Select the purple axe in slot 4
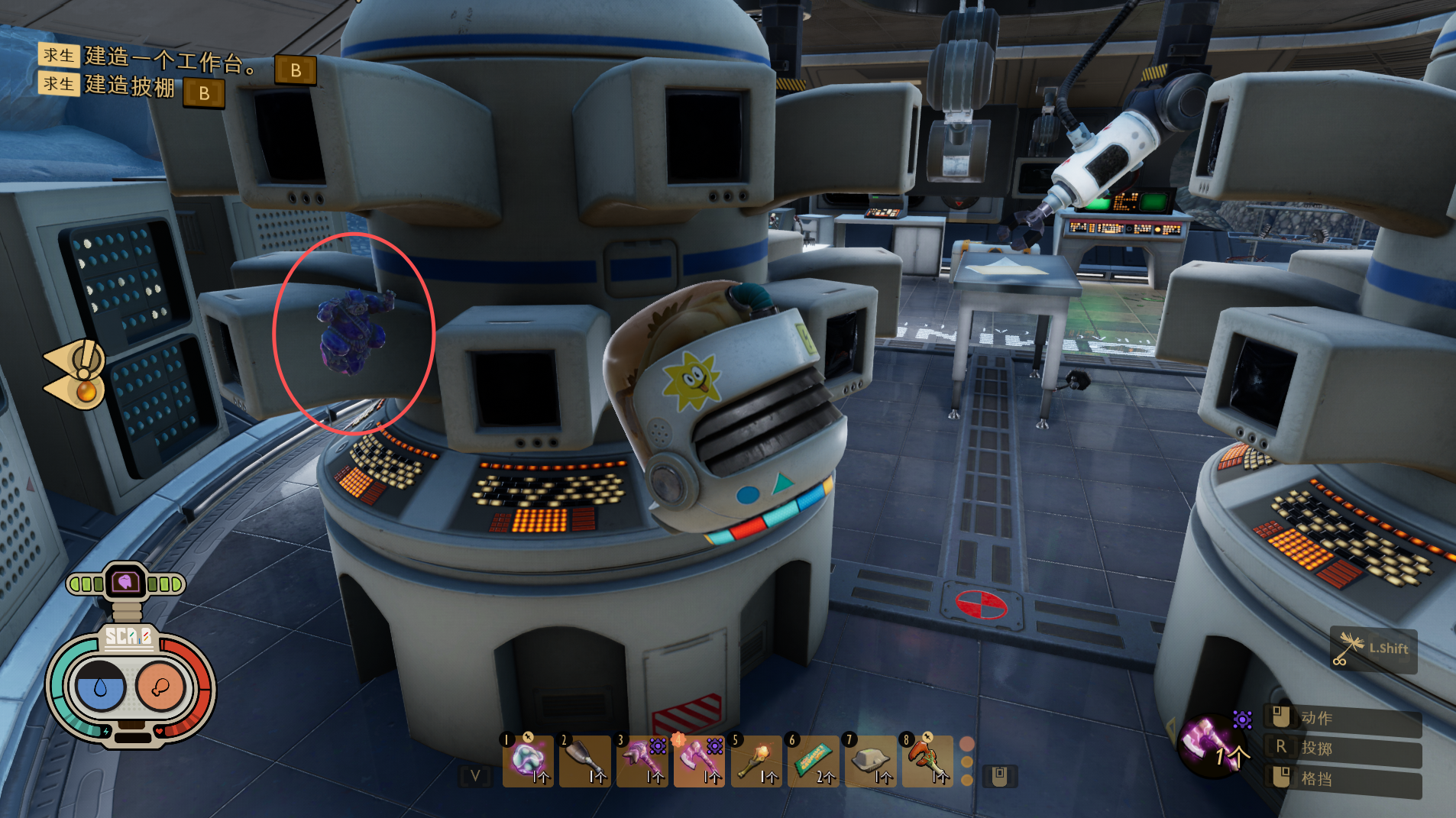 (x=698, y=761)
